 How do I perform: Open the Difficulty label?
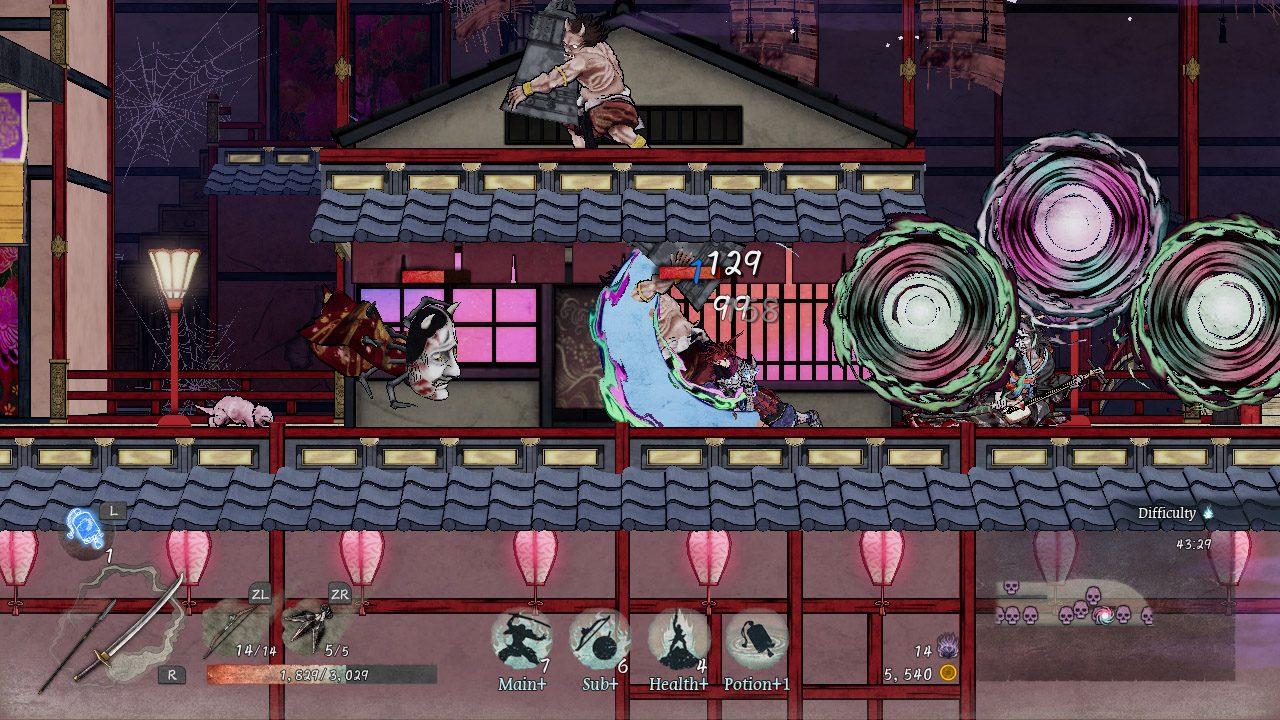tap(1166, 512)
